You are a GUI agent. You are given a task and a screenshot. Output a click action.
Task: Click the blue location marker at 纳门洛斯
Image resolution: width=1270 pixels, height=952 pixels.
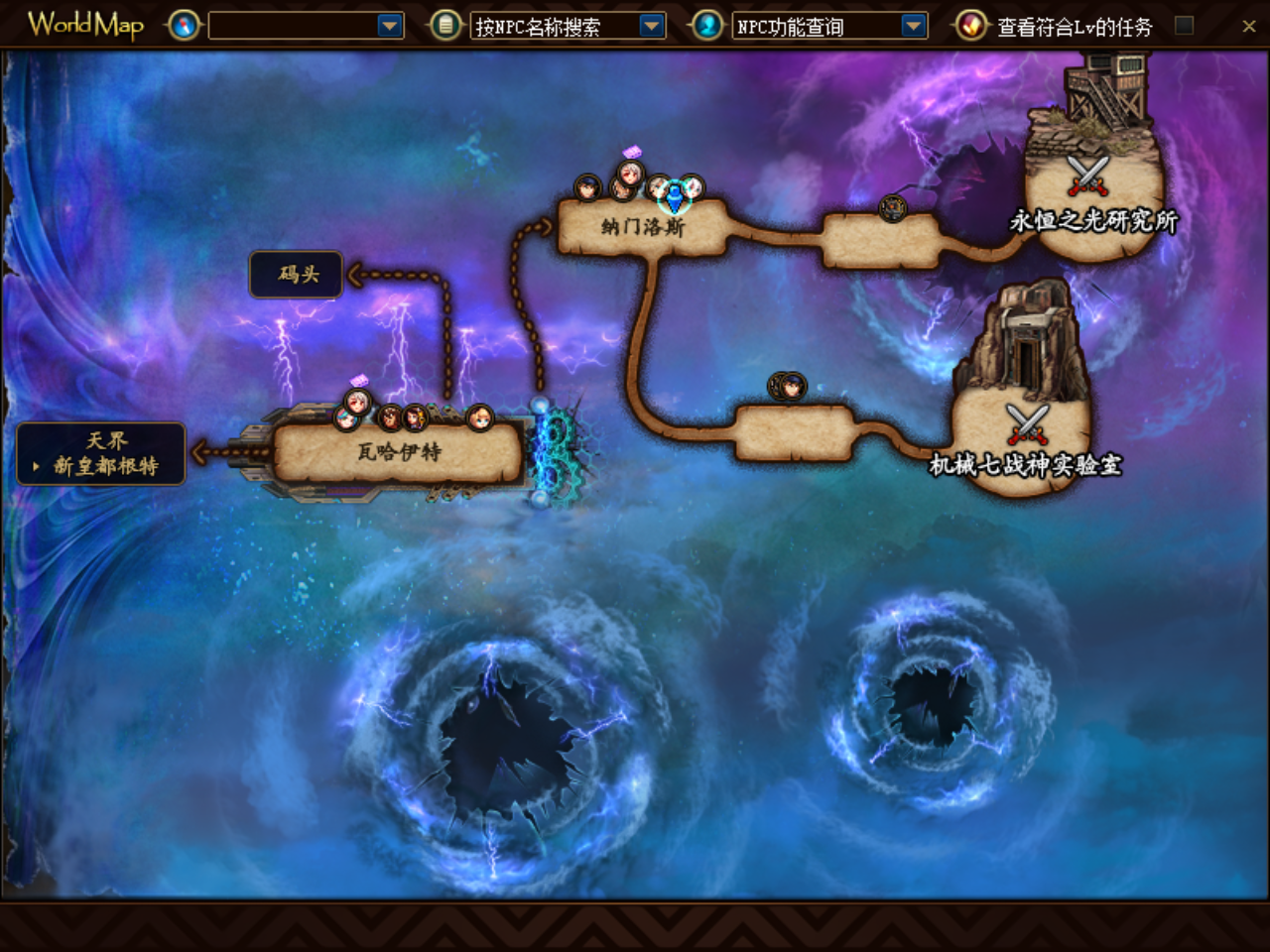(x=675, y=196)
